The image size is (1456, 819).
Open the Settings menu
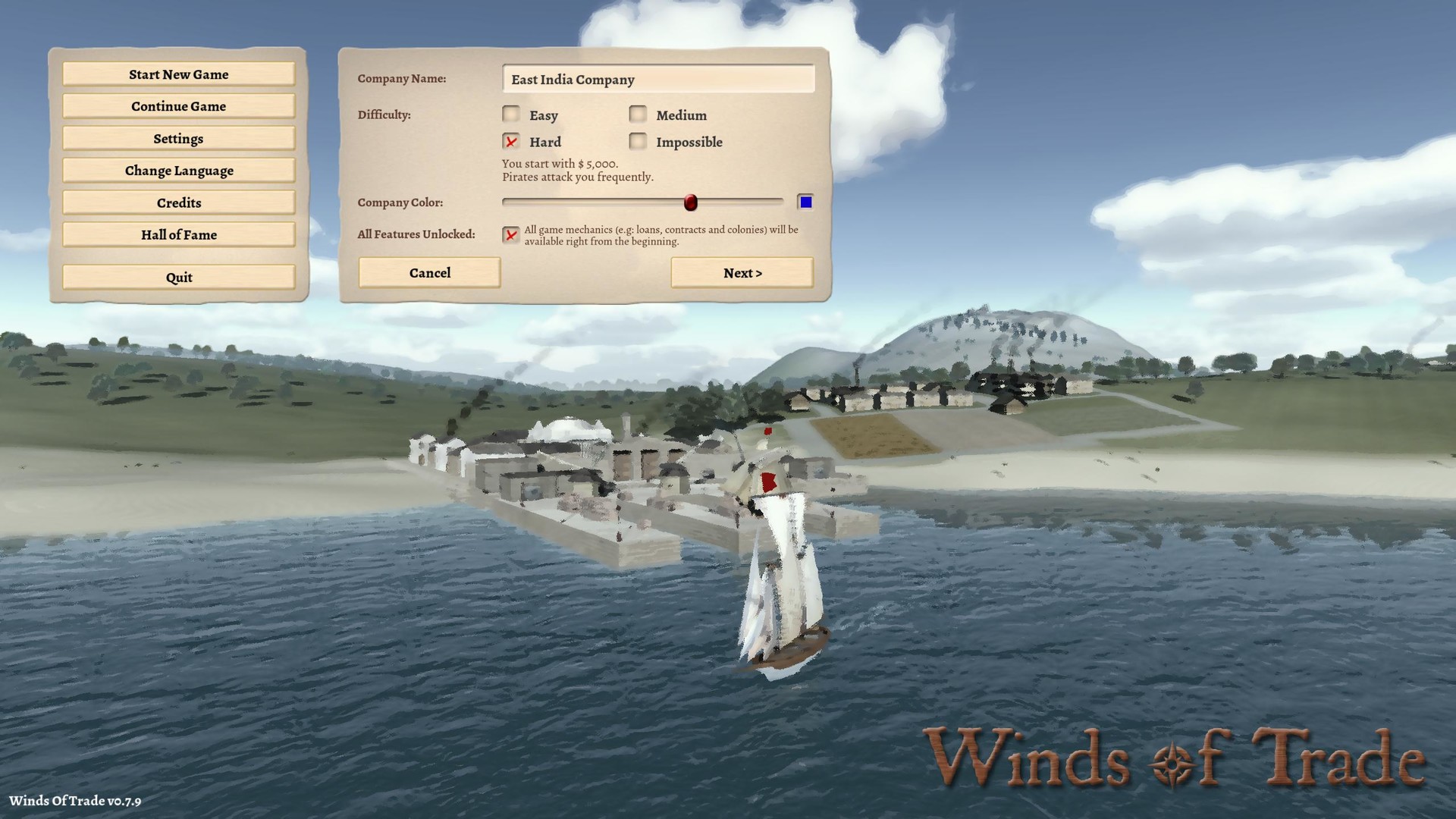(x=178, y=138)
